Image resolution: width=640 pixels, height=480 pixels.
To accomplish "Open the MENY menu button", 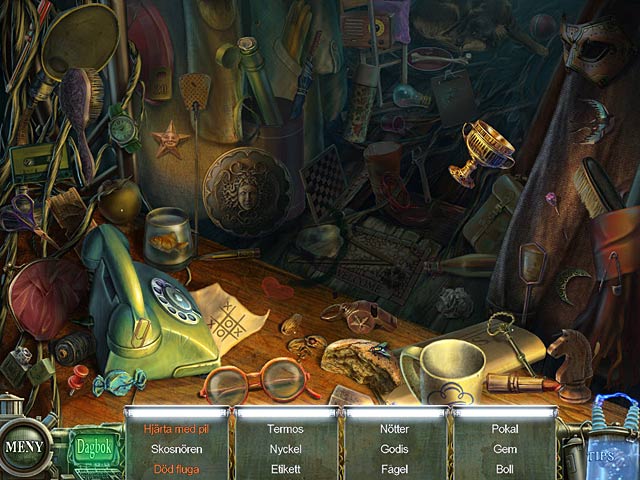I will pyautogui.click(x=24, y=446).
